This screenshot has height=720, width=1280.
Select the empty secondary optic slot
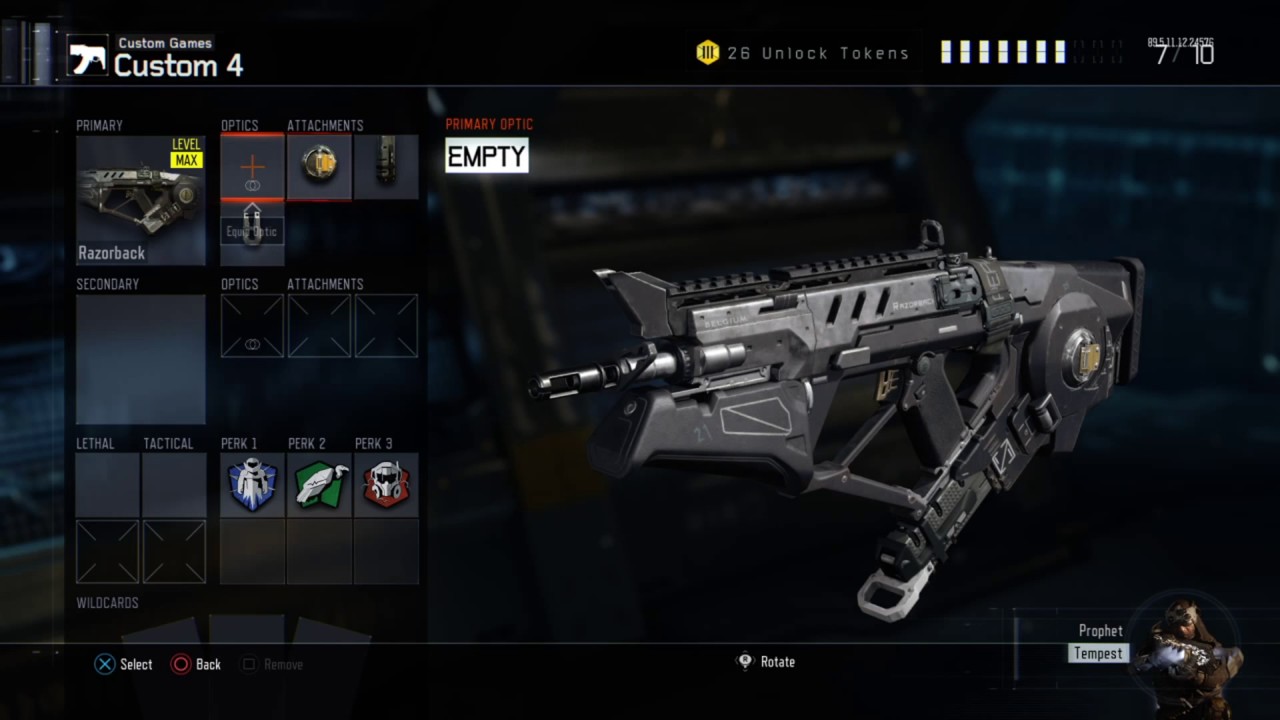252,326
